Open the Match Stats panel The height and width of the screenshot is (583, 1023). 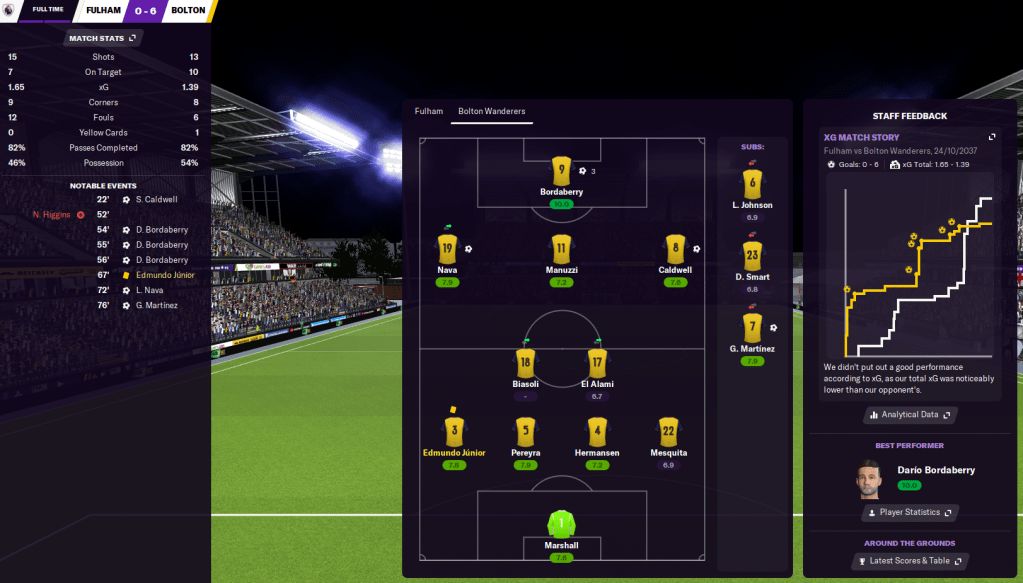point(103,38)
